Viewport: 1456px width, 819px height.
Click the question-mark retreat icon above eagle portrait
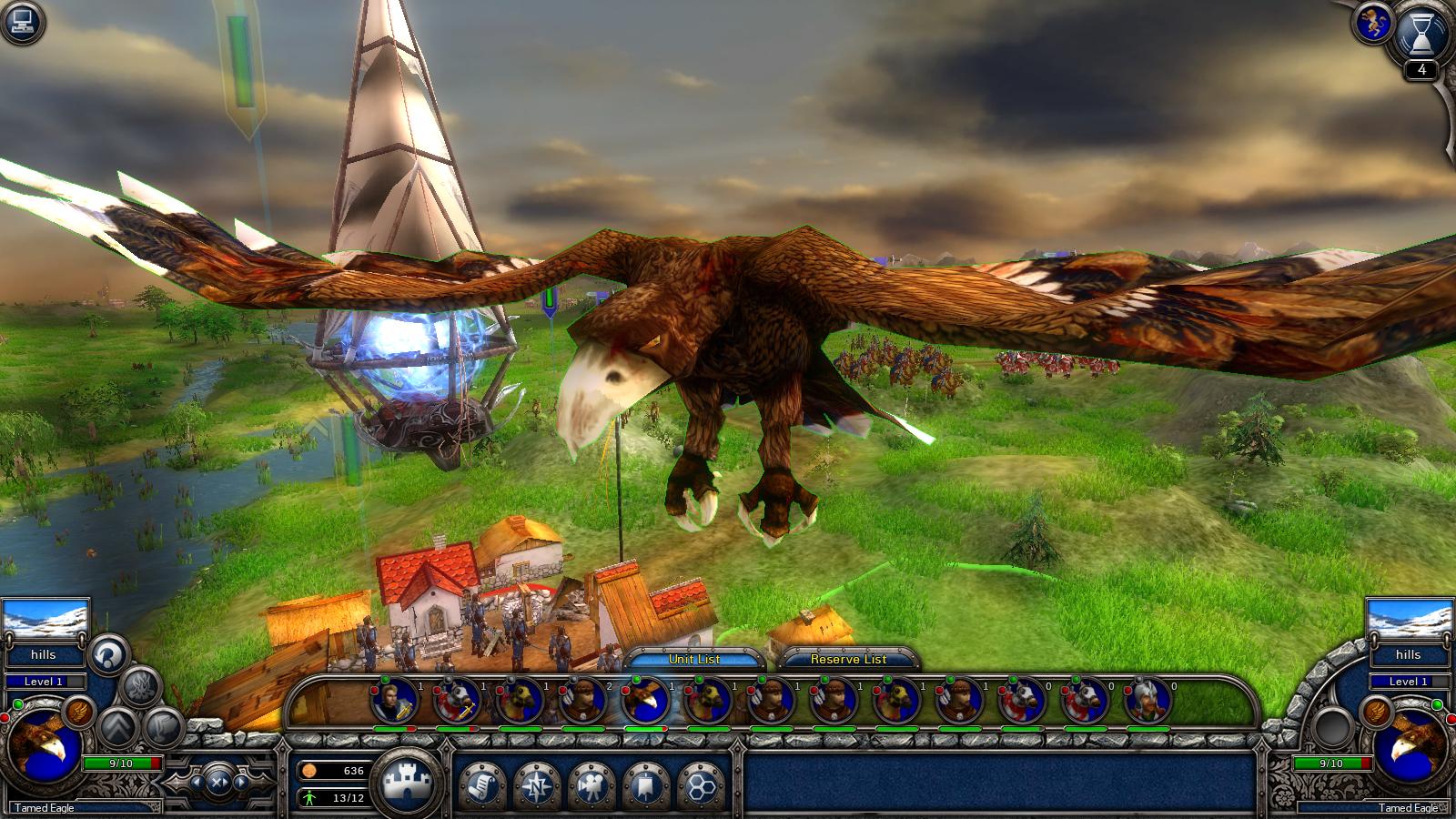[x=107, y=653]
